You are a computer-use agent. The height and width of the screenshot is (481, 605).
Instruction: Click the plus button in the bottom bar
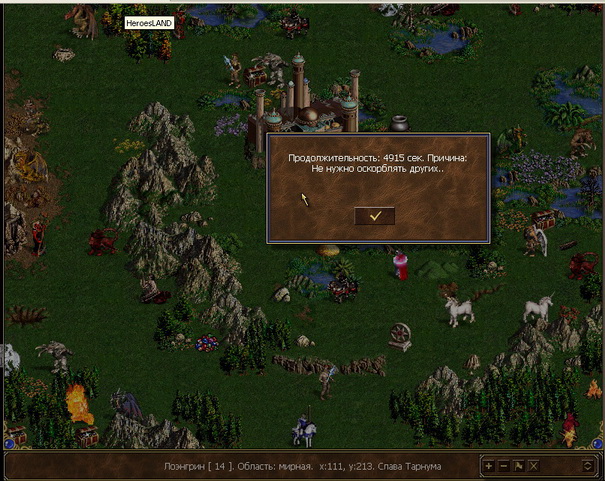coord(488,466)
